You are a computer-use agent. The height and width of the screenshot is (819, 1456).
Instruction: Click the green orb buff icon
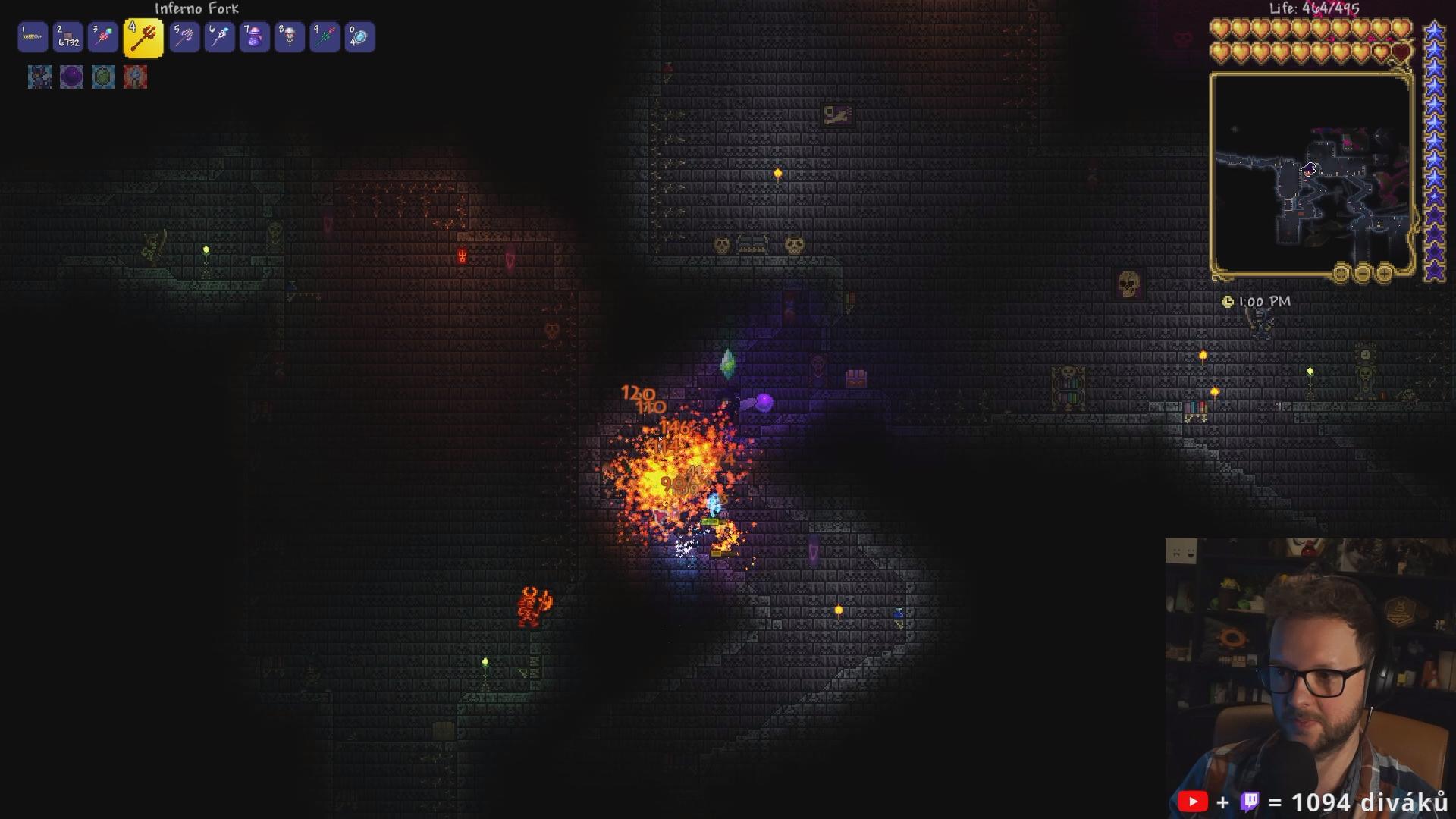click(103, 77)
